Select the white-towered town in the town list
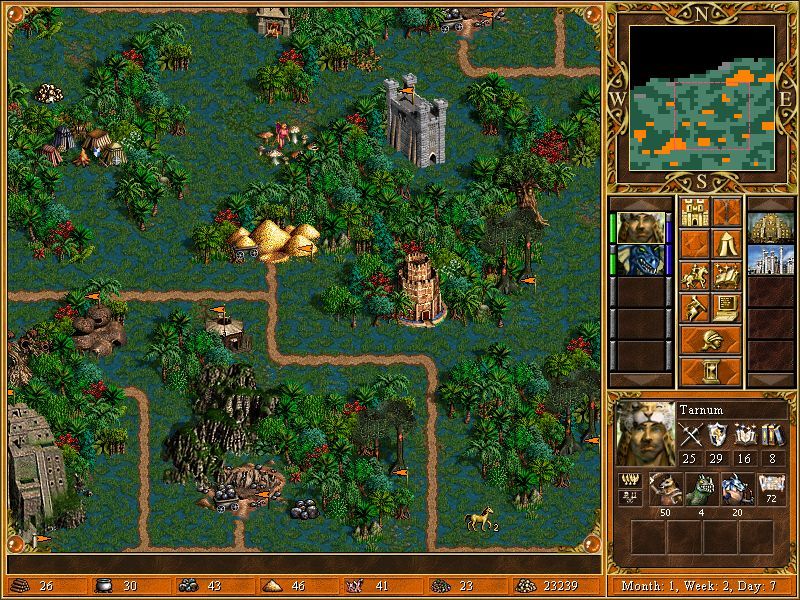This screenshot has height=600, width=800. [x=770, y=259]
